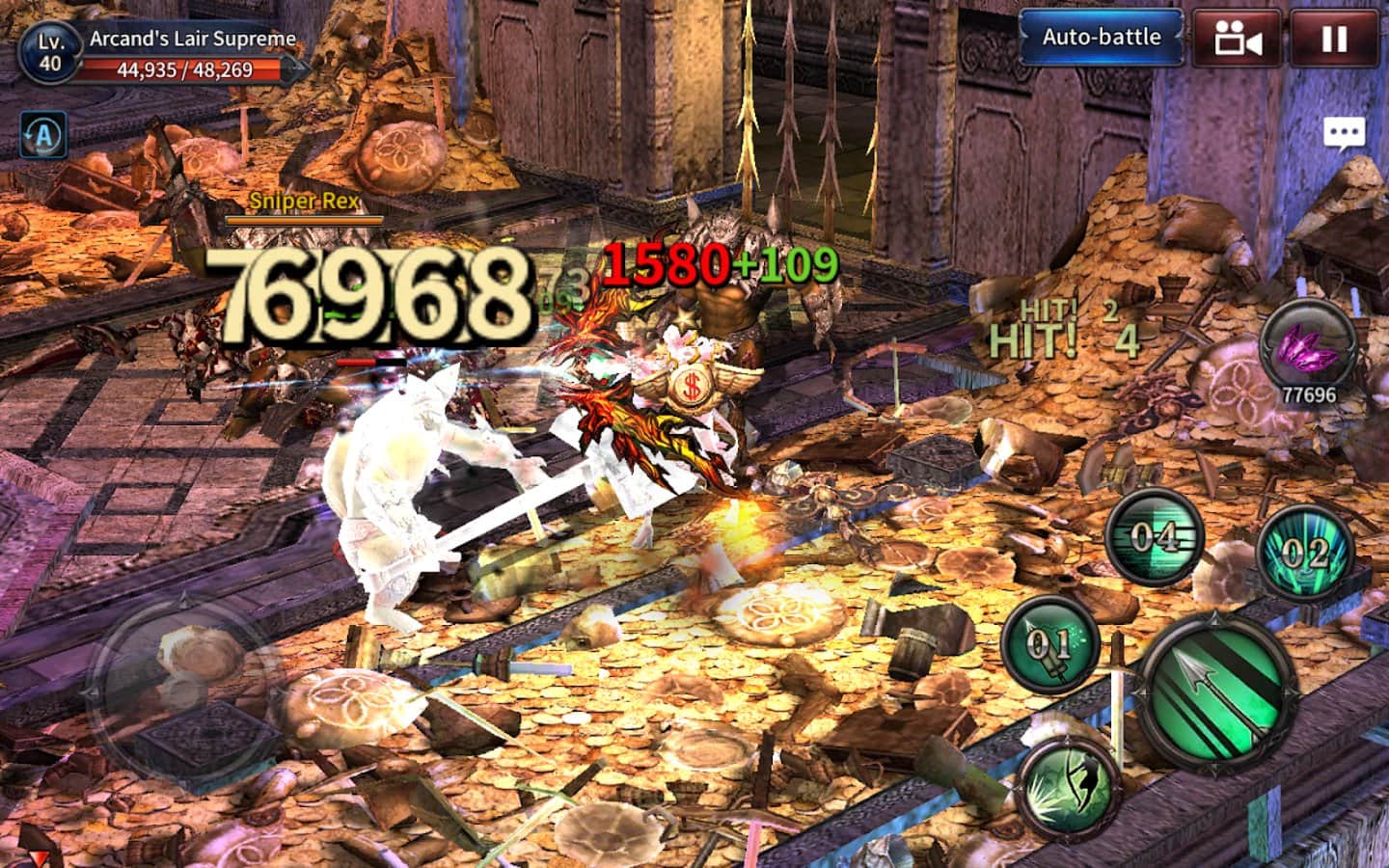Viewport: 1389px width, 868px height.
Task: Activate the skill with 04 cooldown
Action: (1154, 536)
